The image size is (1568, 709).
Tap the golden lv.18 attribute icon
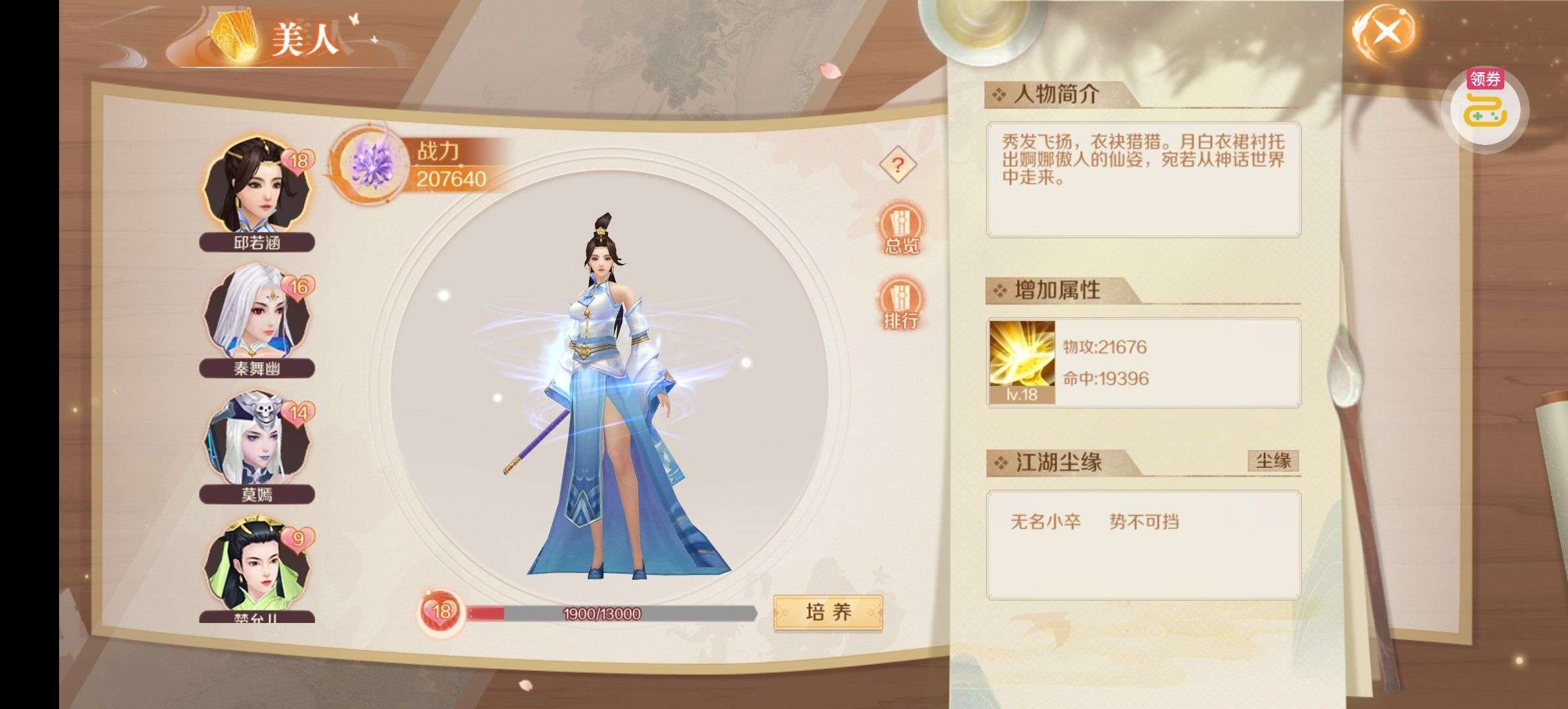coord(1022,361)
